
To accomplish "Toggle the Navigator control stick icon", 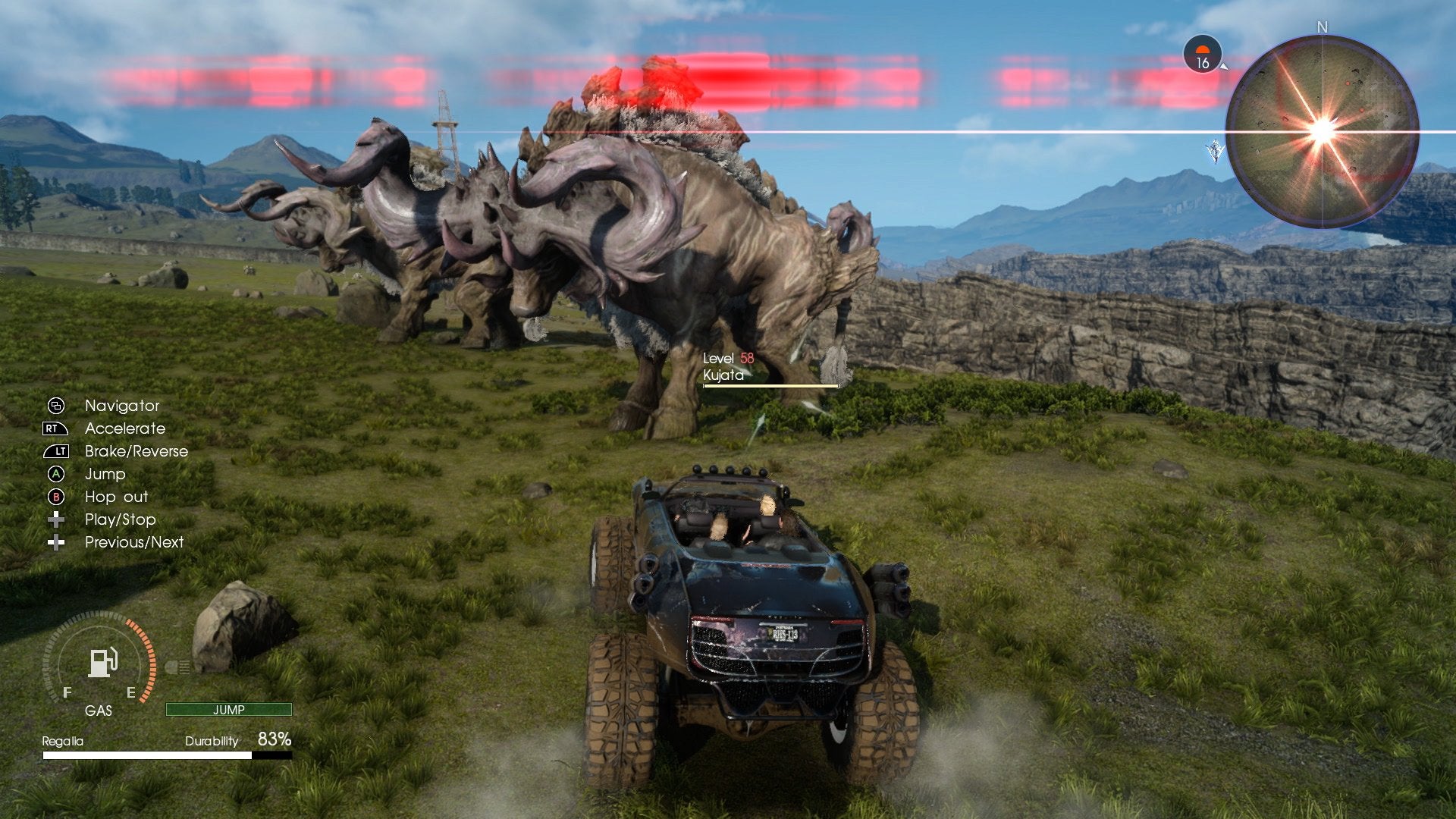I will point(54,406).
